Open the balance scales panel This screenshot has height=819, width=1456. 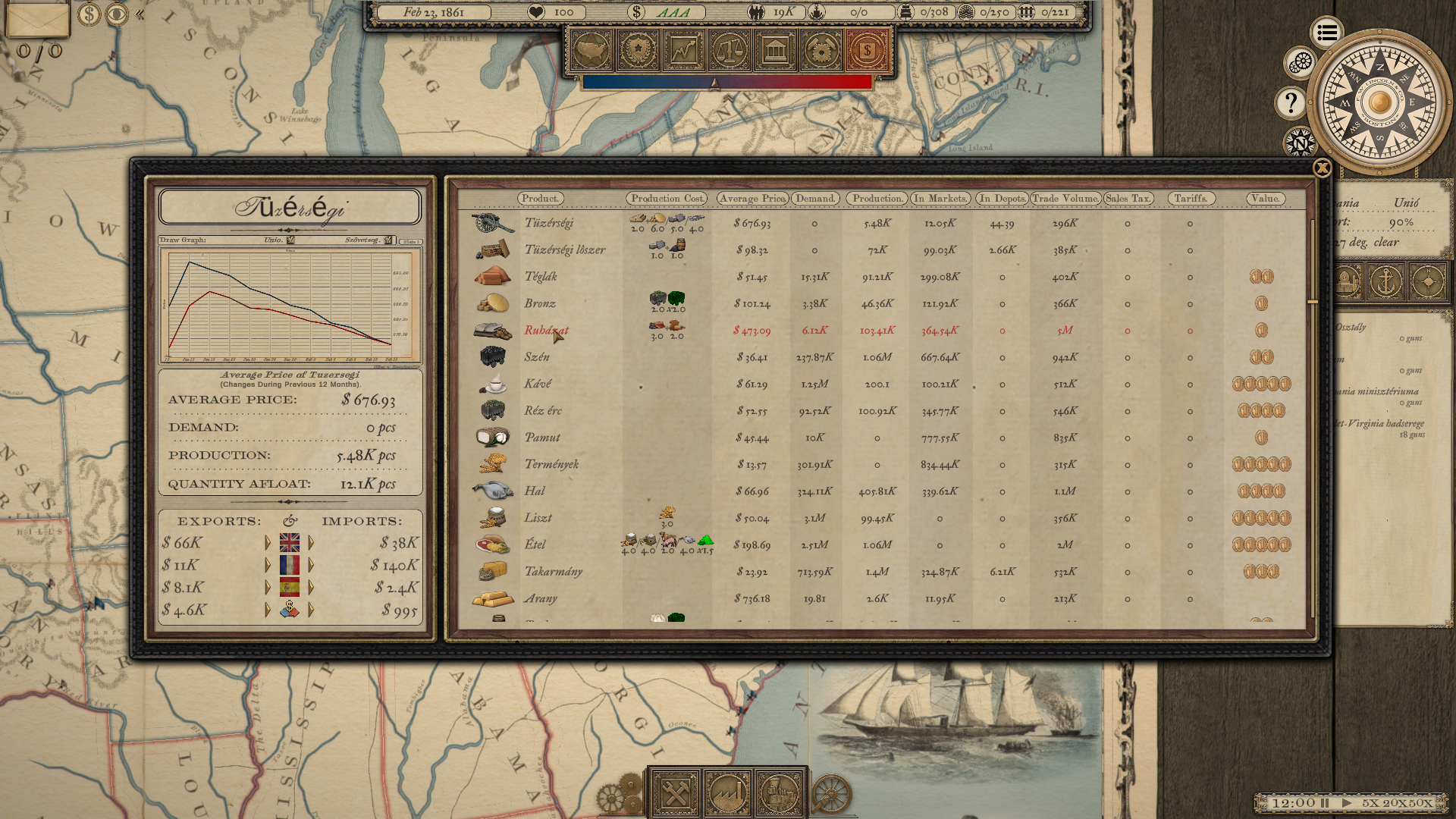point(730,51)
